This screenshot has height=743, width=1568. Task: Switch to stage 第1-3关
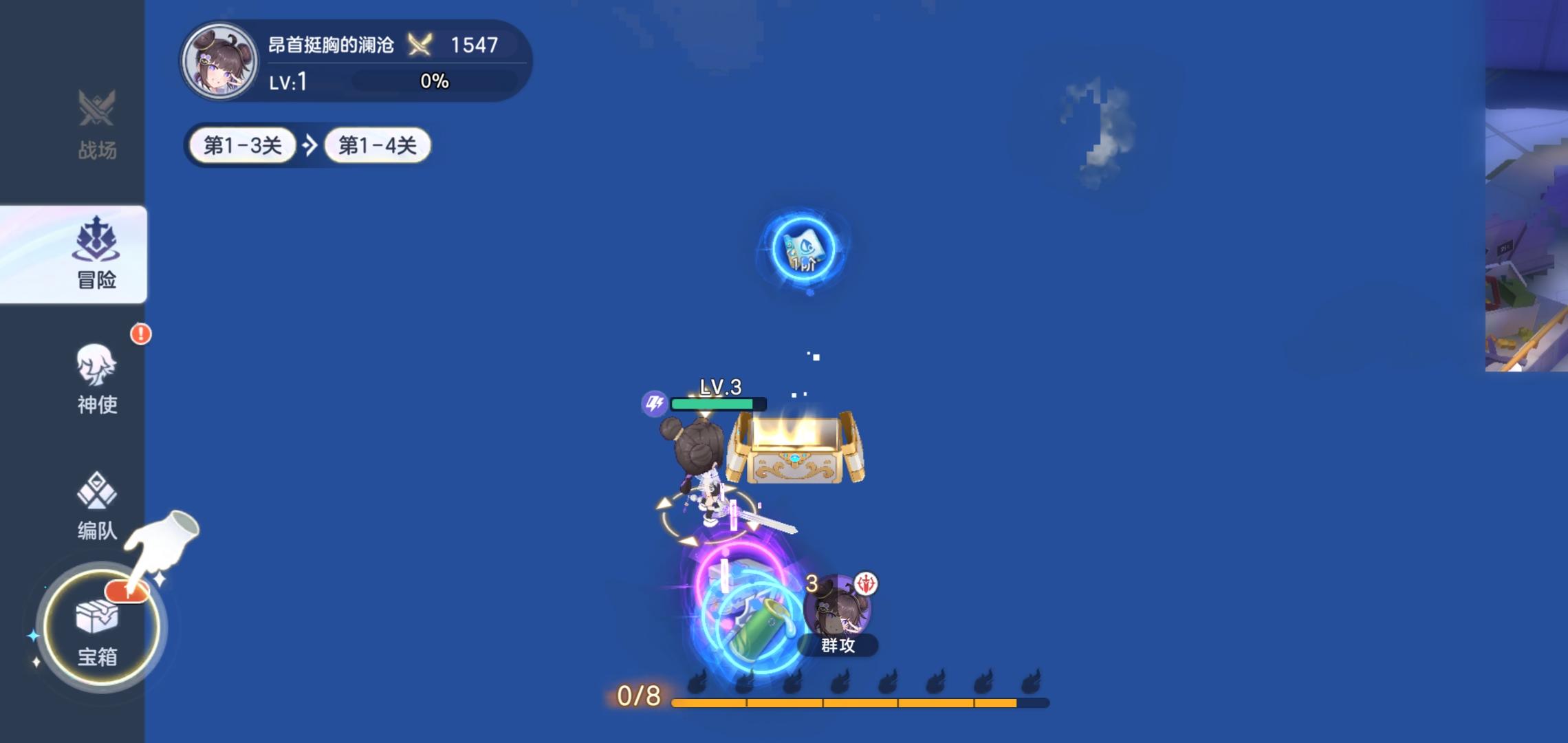click(242, 145)
